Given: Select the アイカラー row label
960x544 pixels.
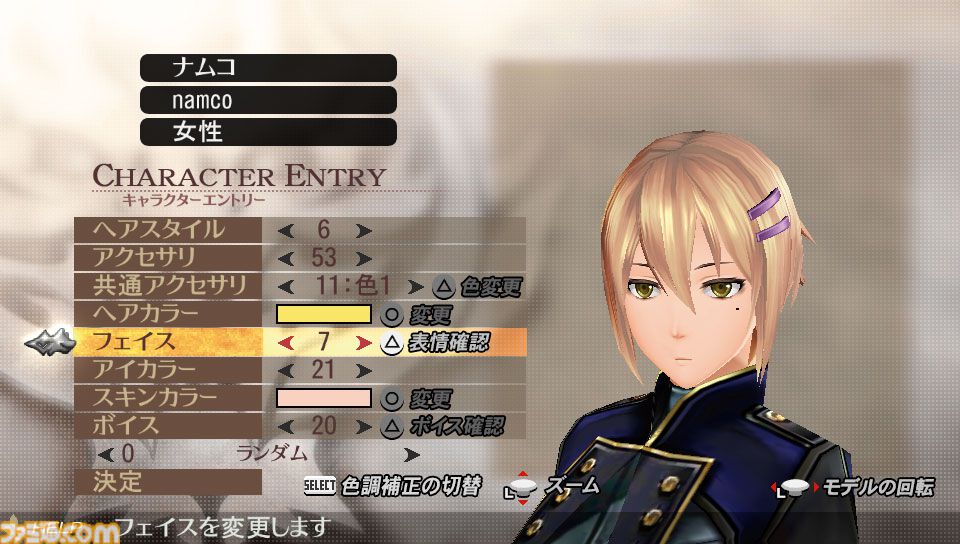Looking at the screenshot, I should coord(168,370).
